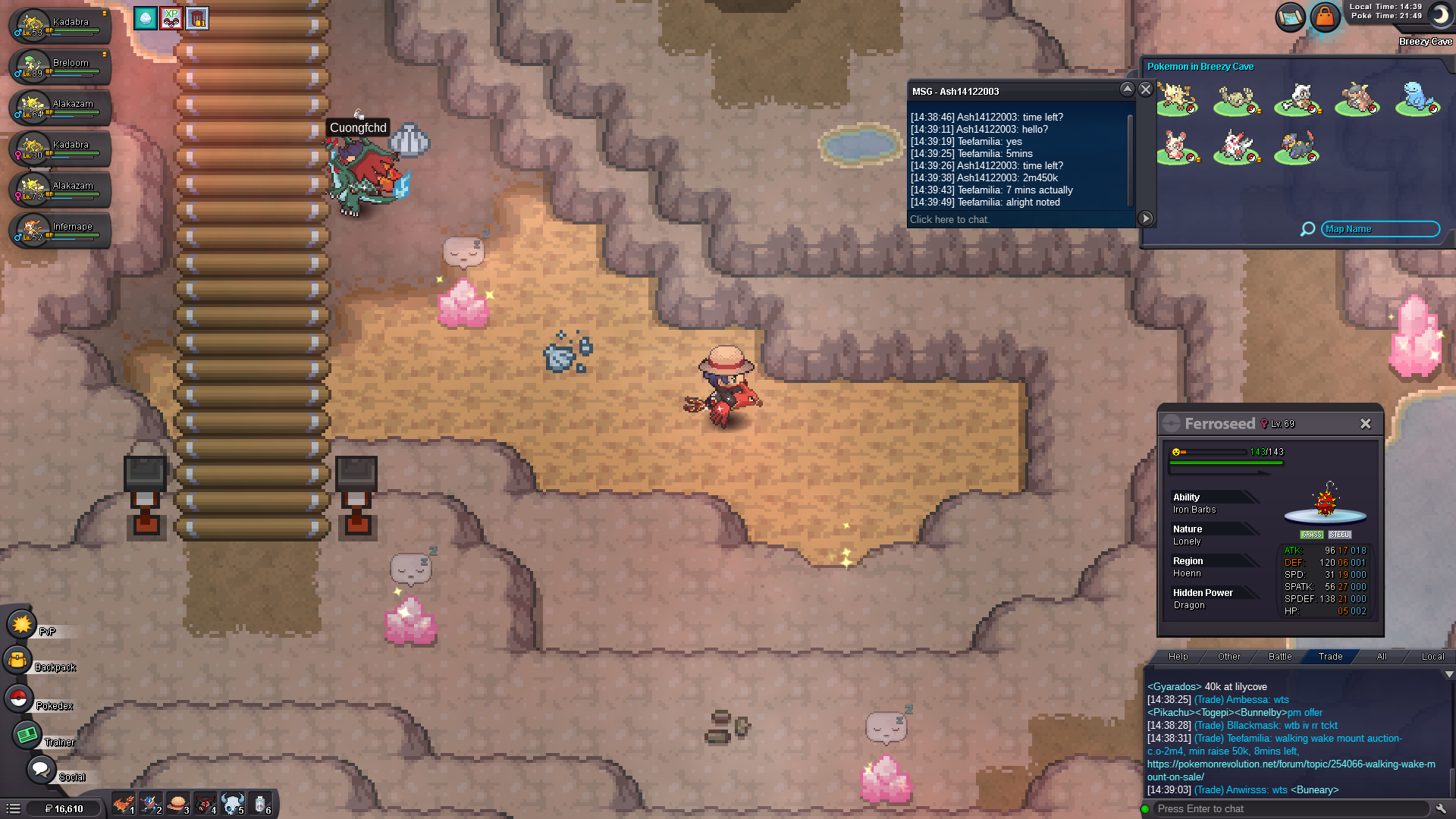Close the Ferroseed info panel

coord(1365,424)
